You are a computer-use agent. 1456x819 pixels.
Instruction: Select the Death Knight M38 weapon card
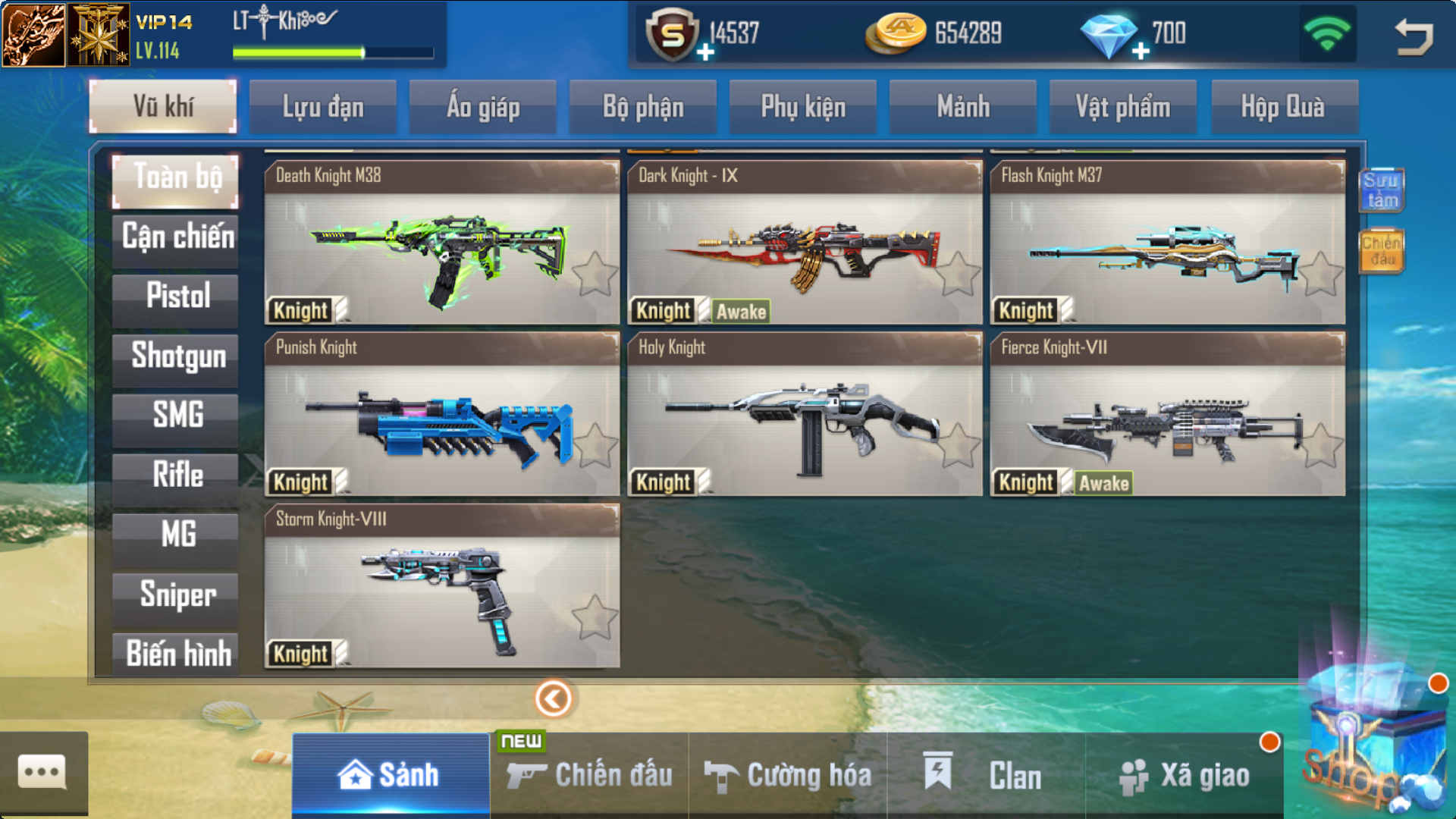(x=441, y=243)
